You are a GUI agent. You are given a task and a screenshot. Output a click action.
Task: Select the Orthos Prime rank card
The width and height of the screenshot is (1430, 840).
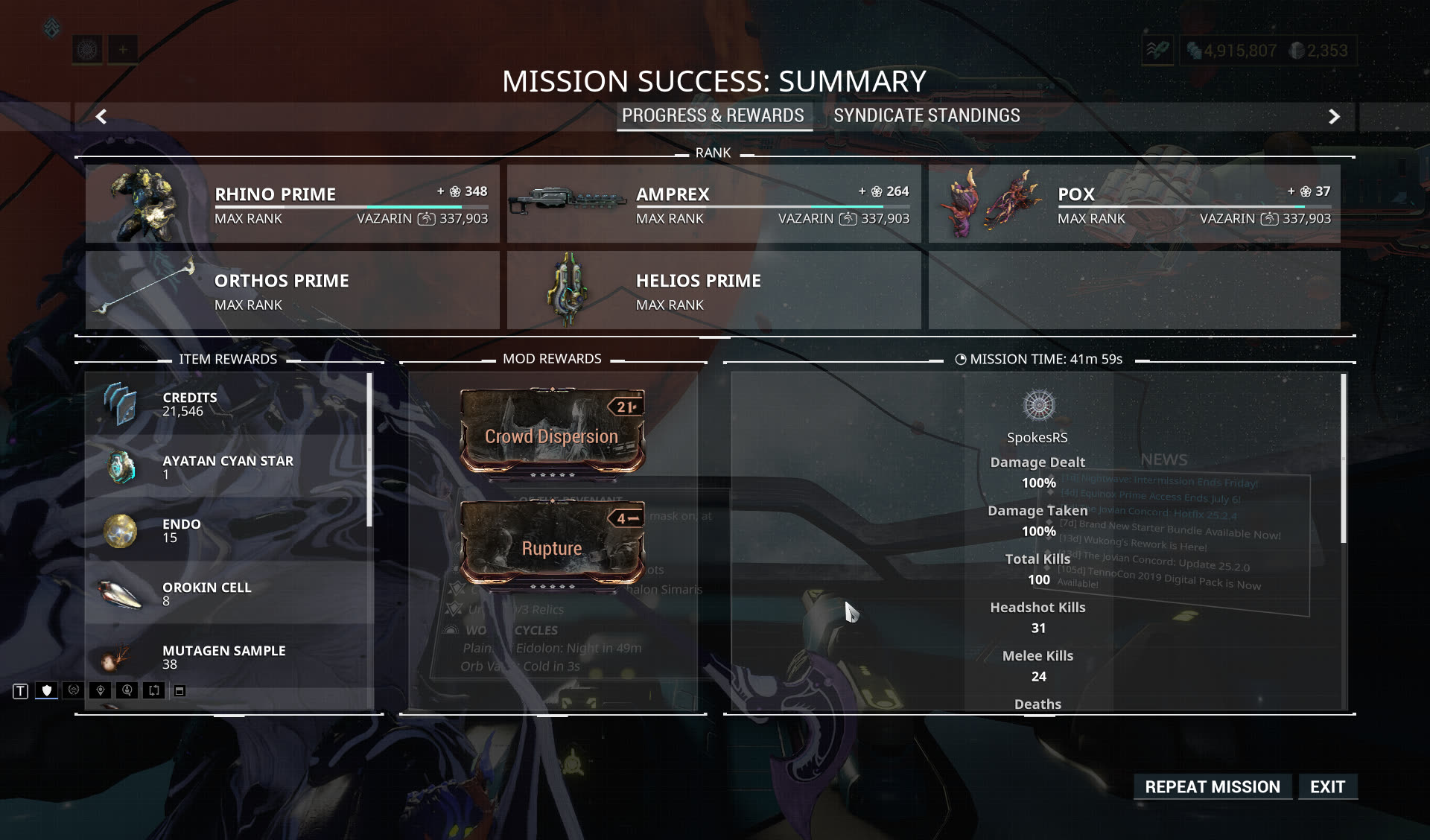pos(292,290)
